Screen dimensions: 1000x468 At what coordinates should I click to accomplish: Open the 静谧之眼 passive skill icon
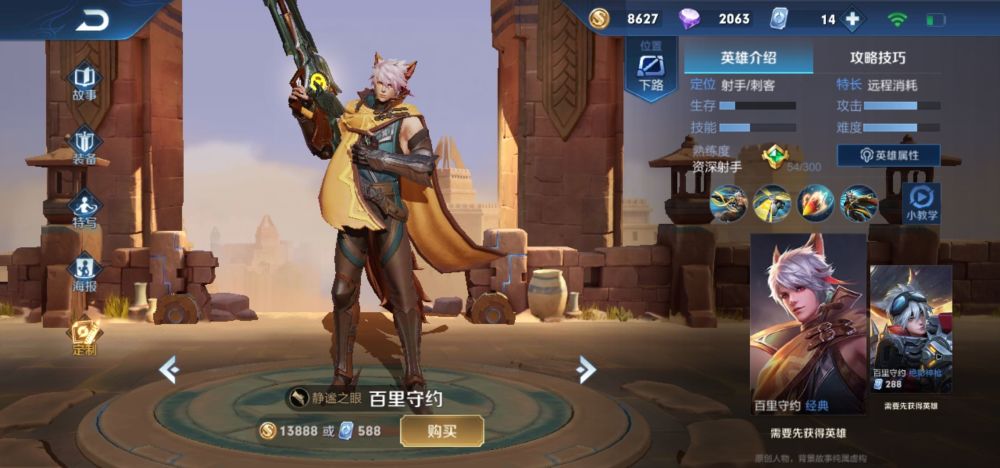pyautogui.click(x=300, y=399)
